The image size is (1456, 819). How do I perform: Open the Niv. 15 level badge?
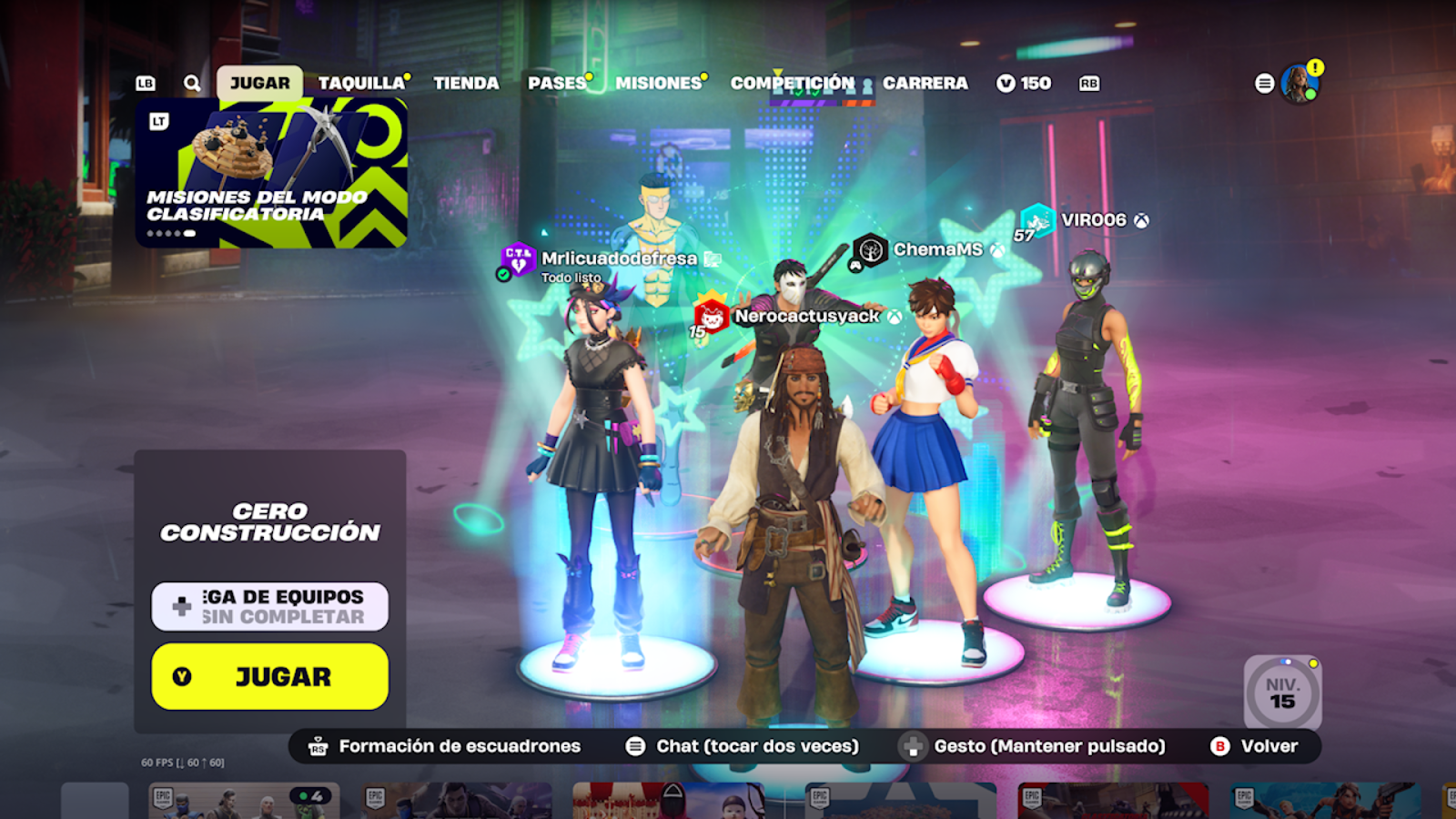pyautogui.click(x=1282, y=693)
